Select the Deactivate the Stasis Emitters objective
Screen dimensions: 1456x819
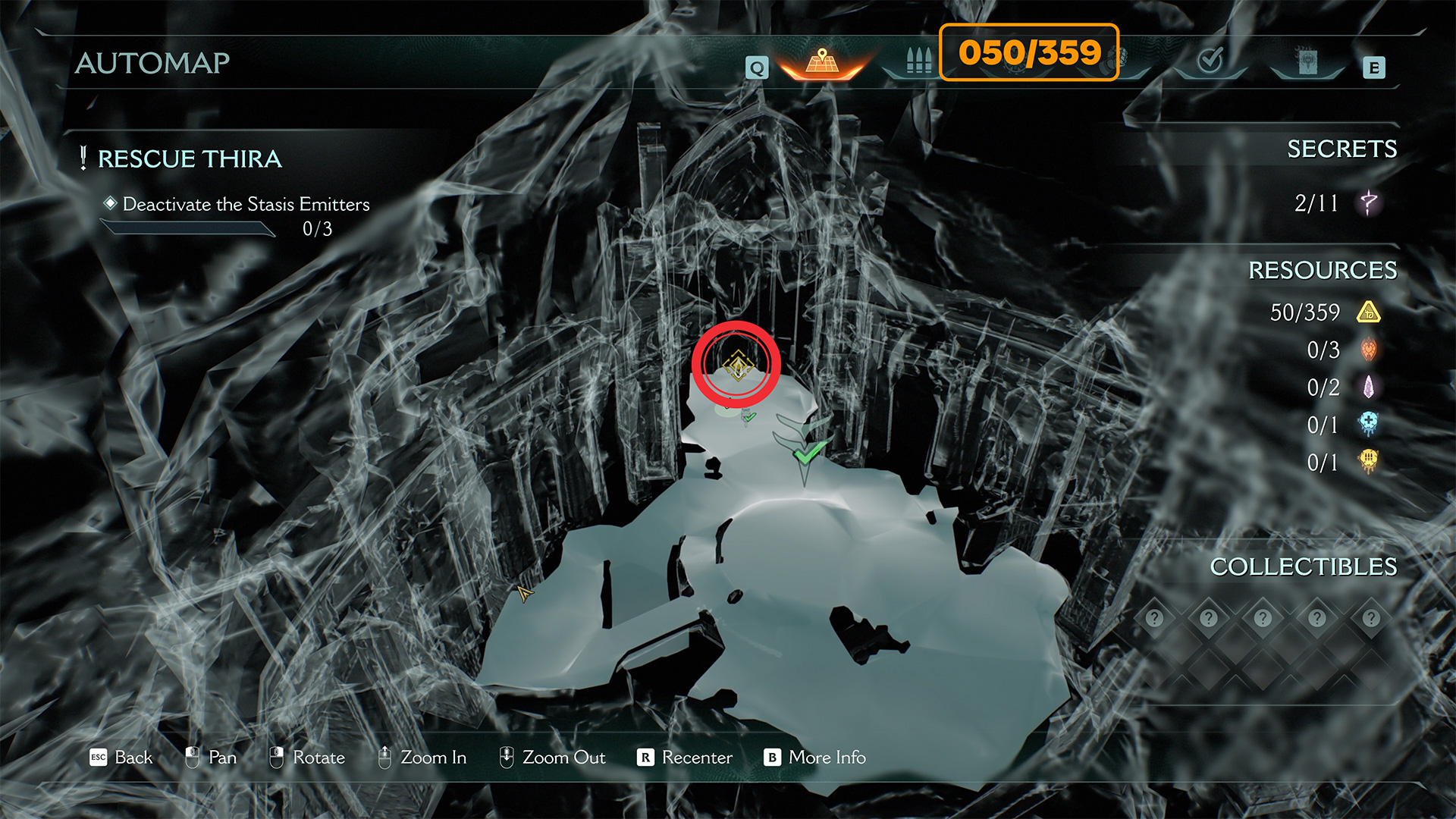(246, 205)
